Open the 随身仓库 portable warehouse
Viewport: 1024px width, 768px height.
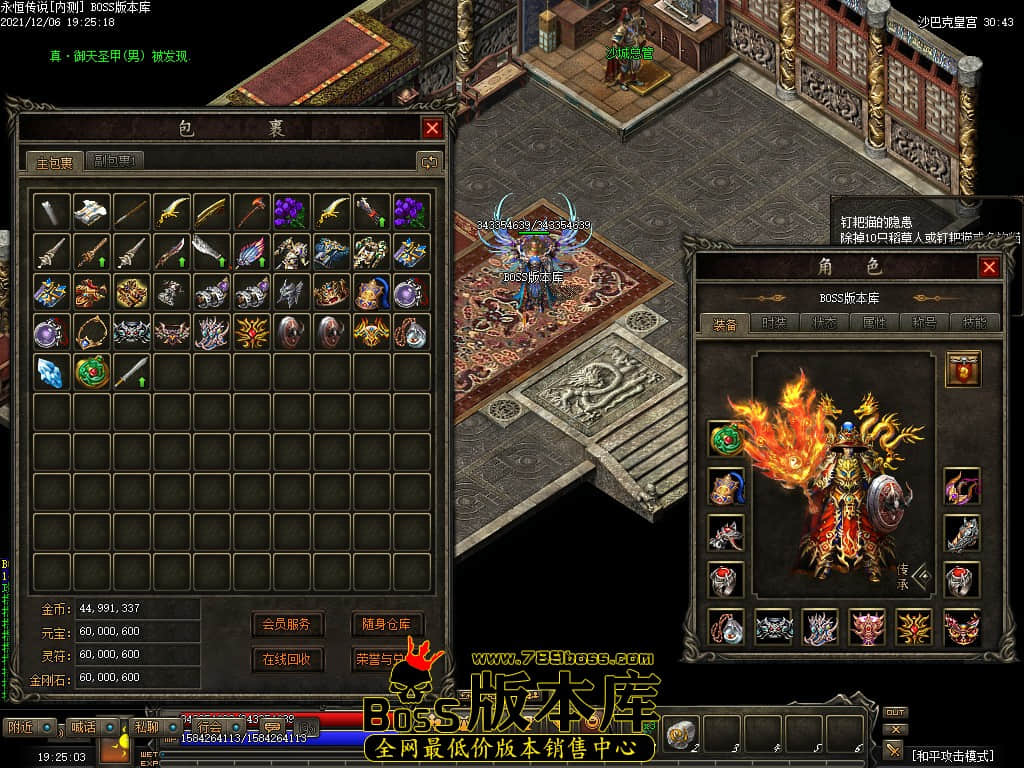pos(386,624)
